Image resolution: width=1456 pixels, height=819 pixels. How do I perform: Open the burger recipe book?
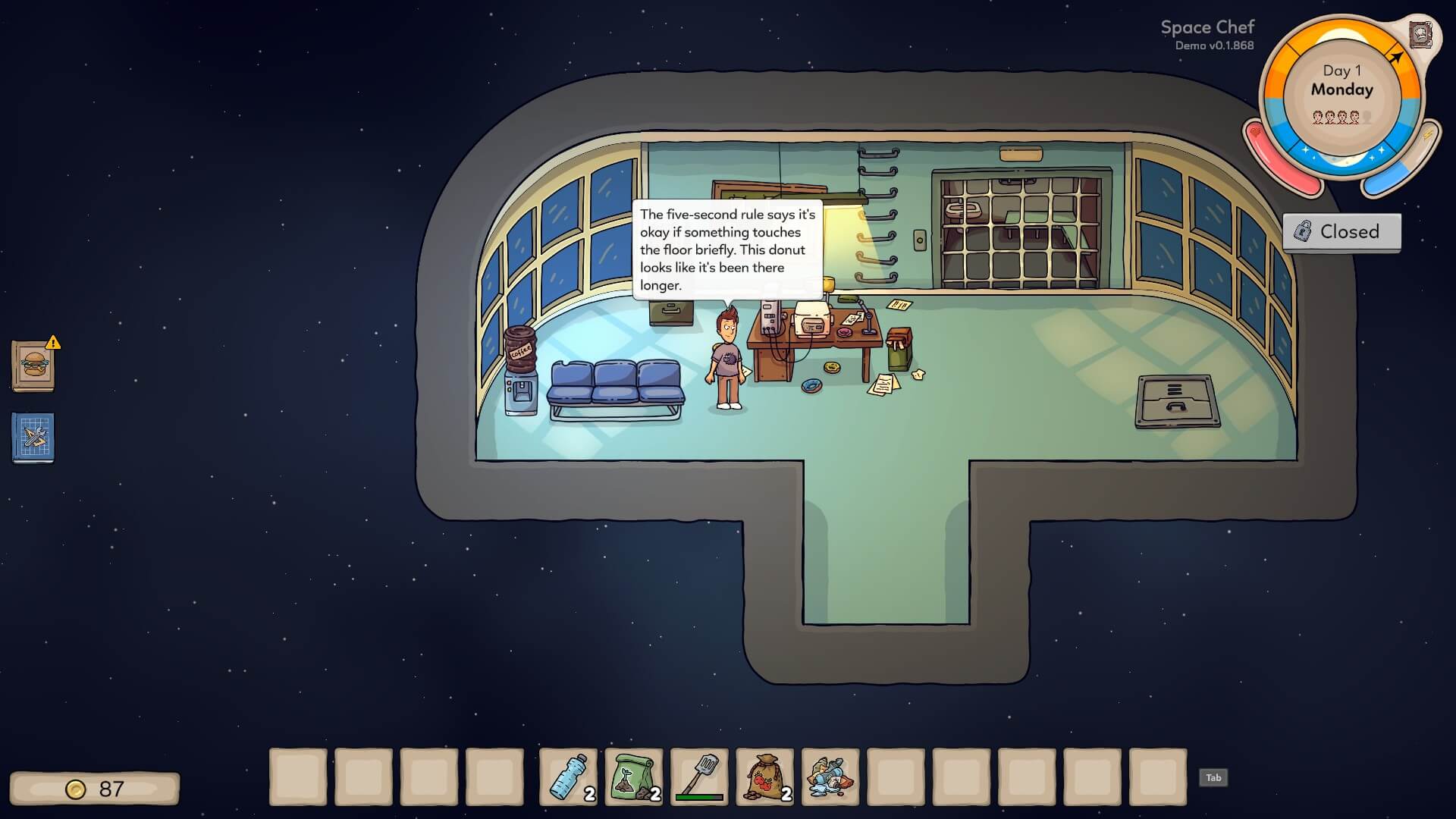pyautogui.click(x=33, y=366)
